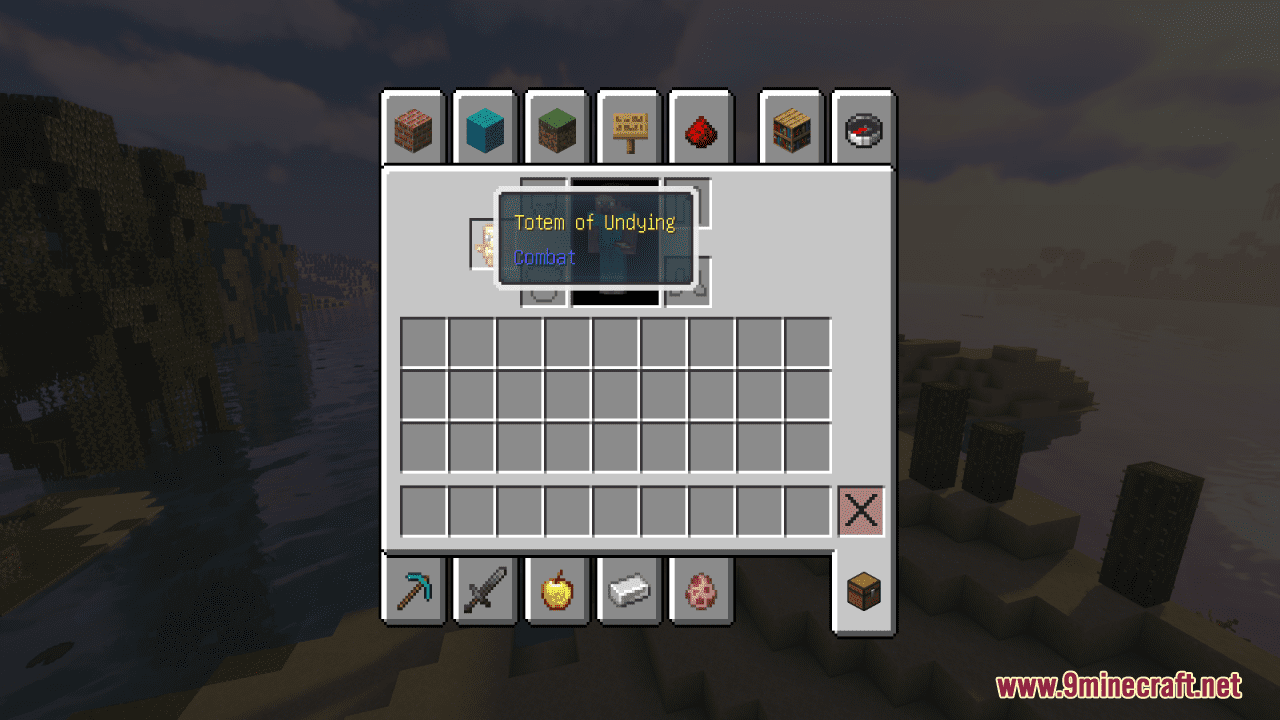Image resolution: width=1280 pixels, height=720 pixels.
Task: Open the bookshelf items tab
Action: pyautogui.click(x=789, y=128)
